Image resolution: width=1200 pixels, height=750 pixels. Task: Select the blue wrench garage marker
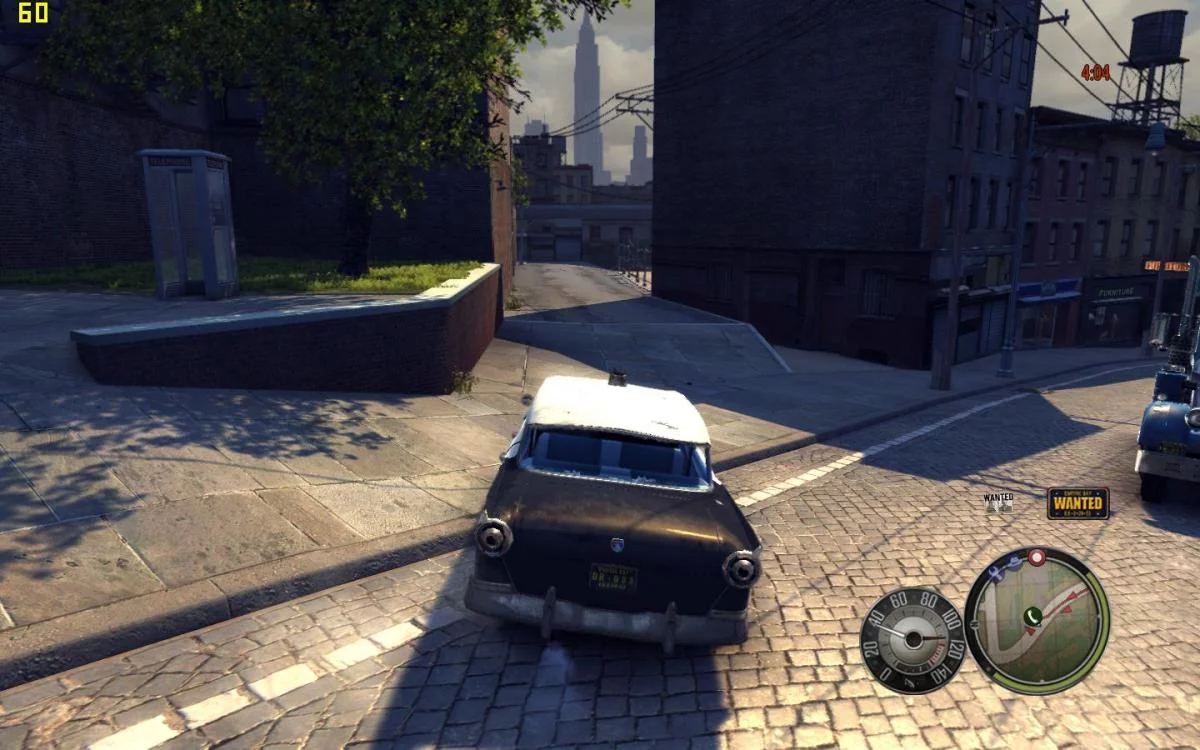pyautogui.click(x=994, y=572)
